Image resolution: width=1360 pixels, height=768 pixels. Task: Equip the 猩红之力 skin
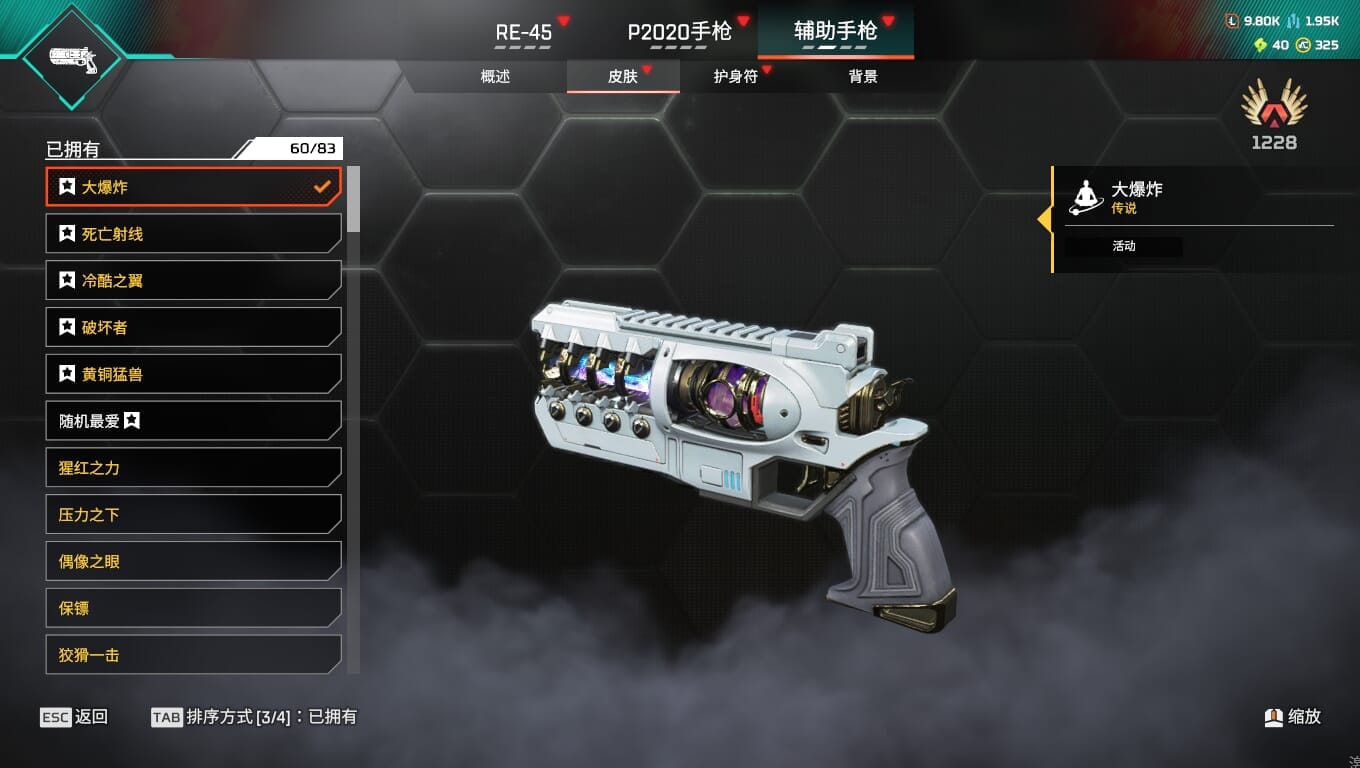193,468
